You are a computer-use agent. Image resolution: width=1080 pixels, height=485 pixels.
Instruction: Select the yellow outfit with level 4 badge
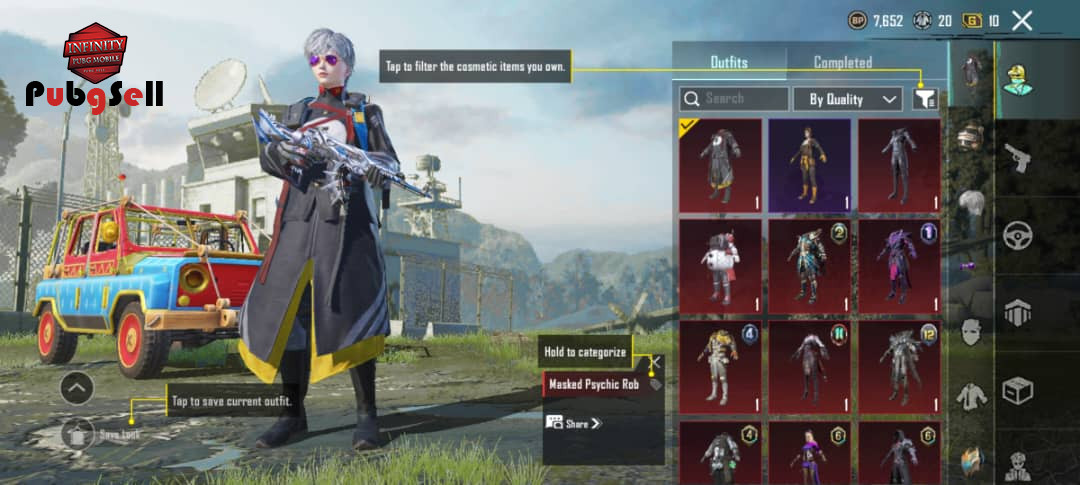720,366
